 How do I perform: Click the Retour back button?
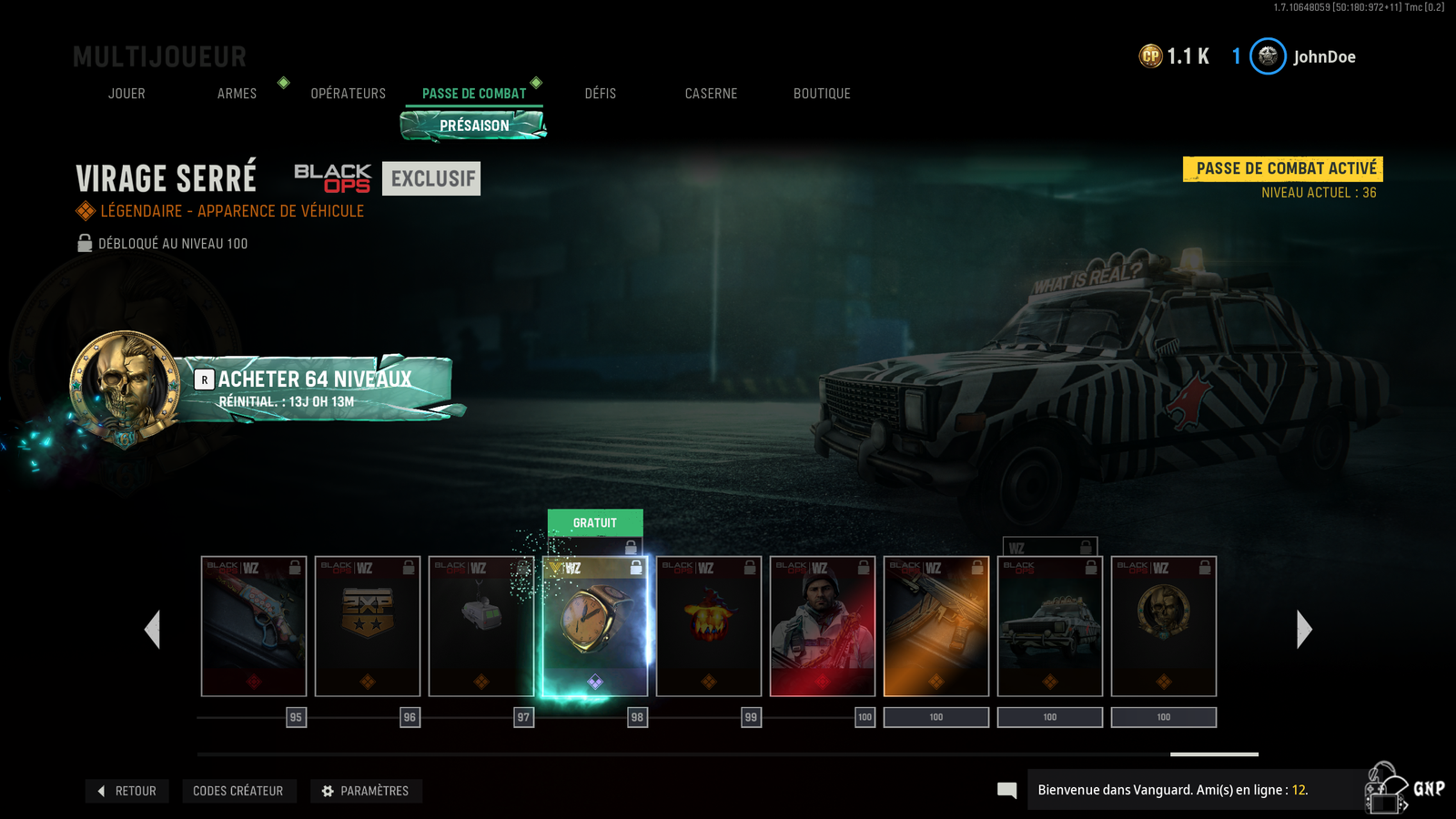(127, 791)
